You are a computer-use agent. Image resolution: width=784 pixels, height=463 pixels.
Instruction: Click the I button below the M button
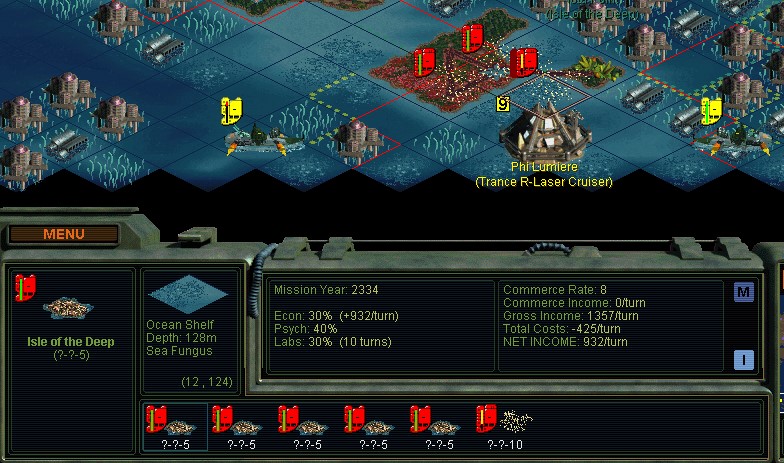pyautogui.click(x=743, y=360)
